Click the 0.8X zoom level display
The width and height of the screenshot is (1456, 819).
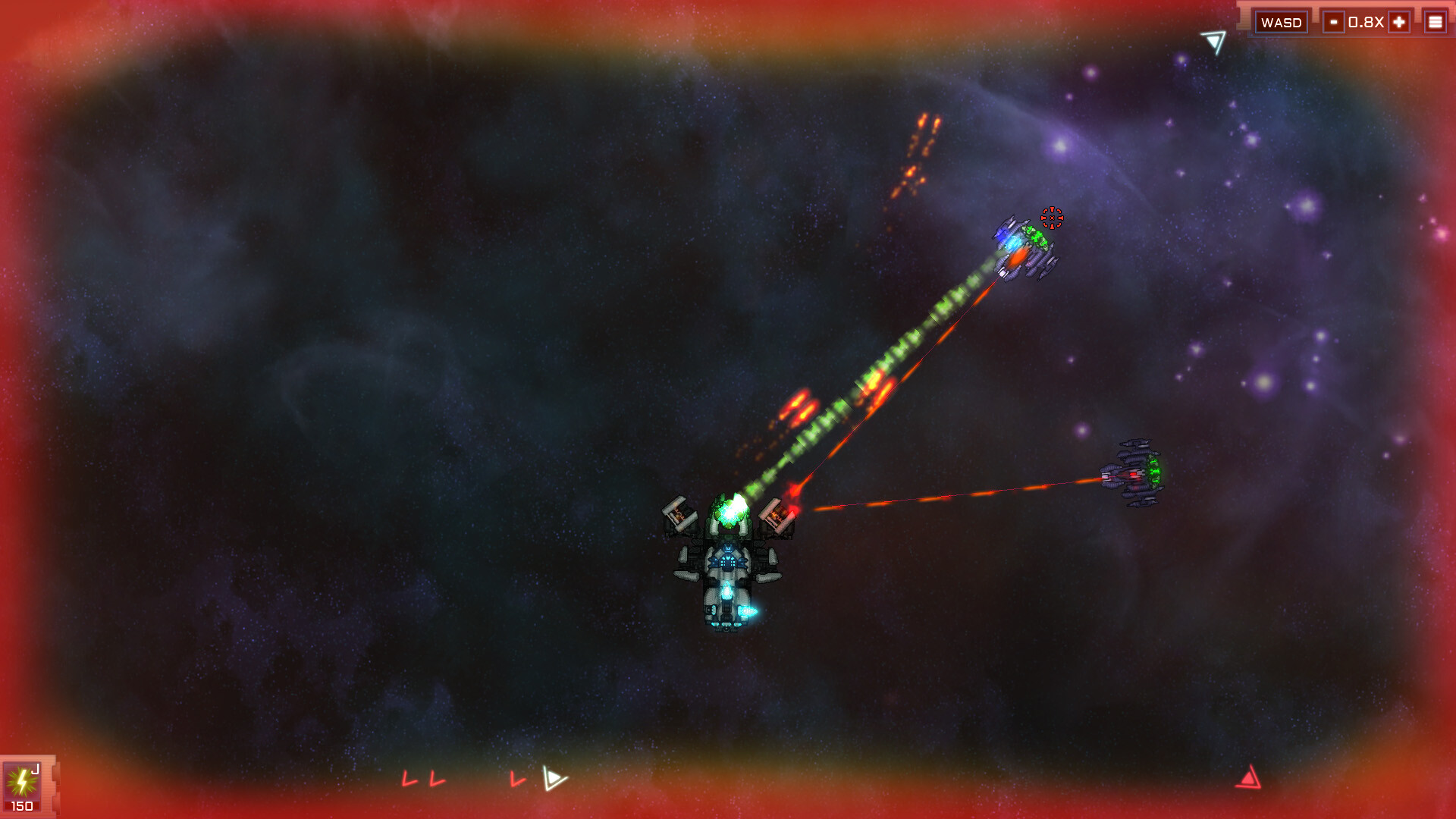click(1366, 21)
